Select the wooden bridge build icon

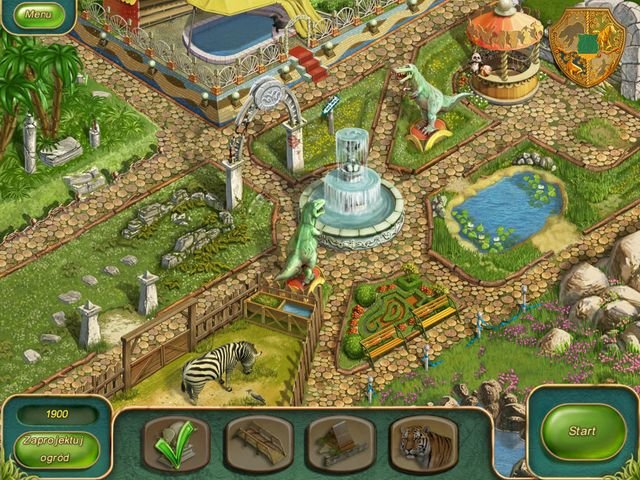[259, 443]
